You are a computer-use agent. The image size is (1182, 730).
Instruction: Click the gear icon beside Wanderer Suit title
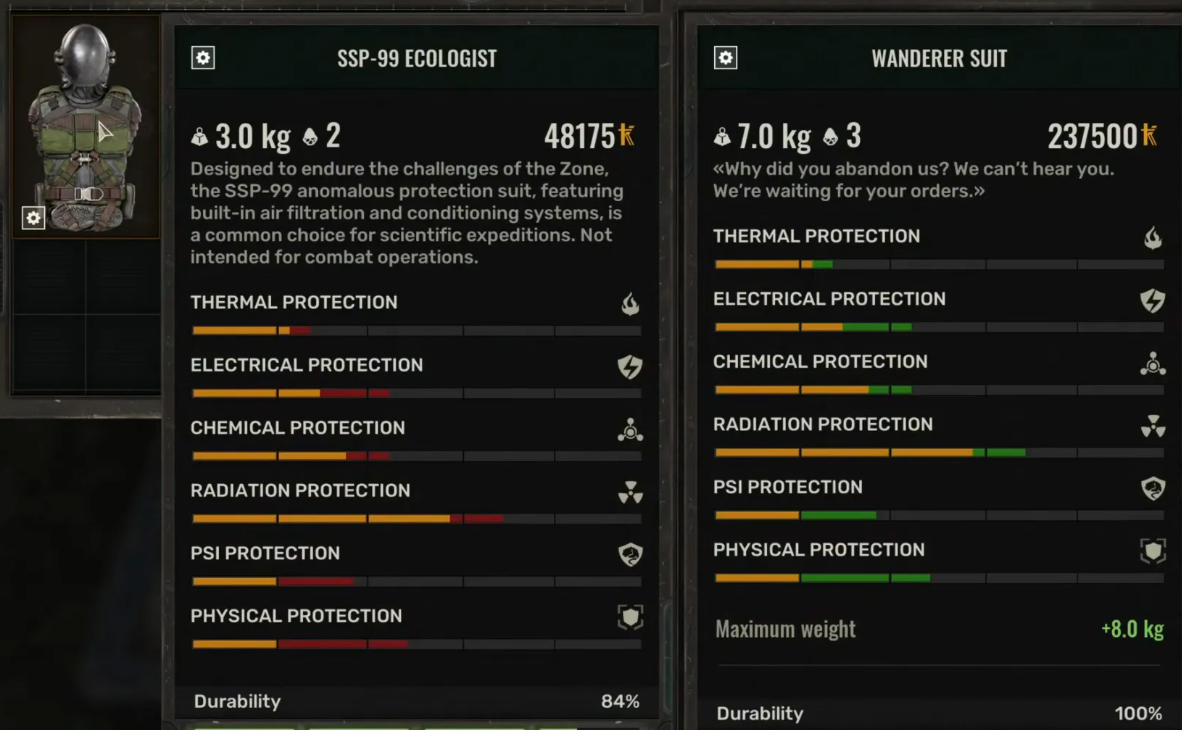pyautogui.click(x=726, y=58)
